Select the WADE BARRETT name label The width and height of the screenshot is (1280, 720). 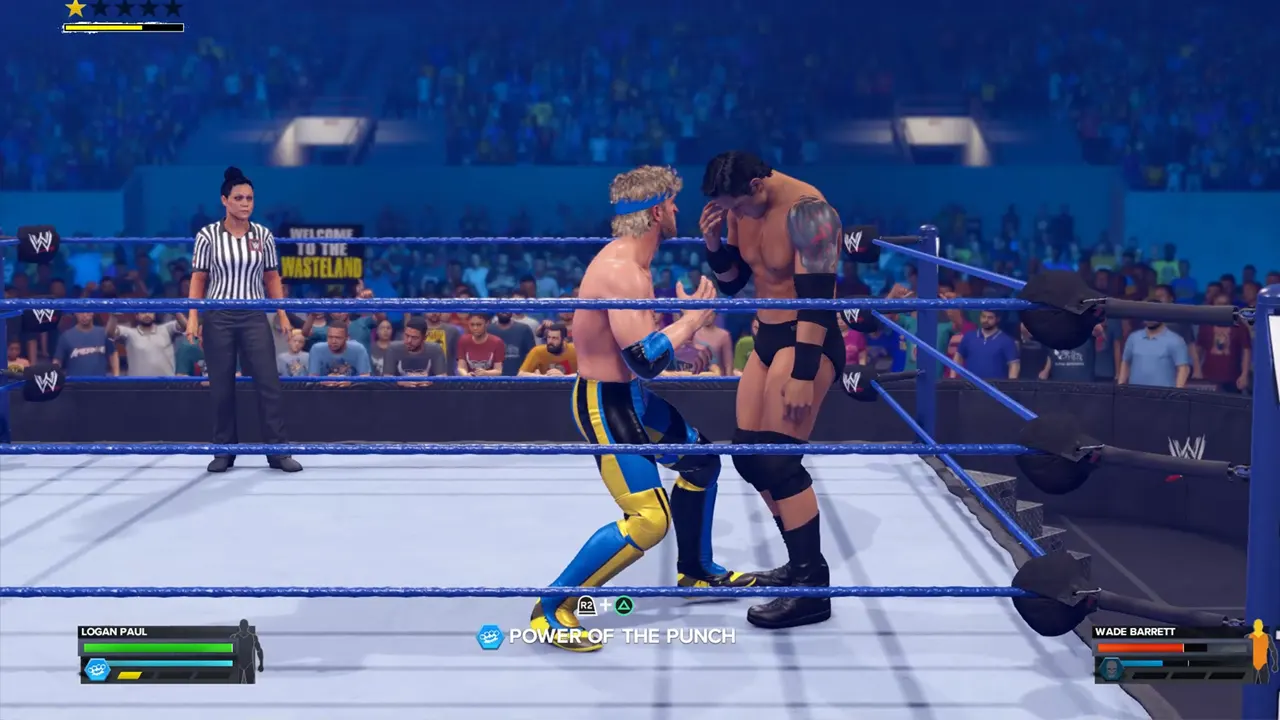coord(1135,631)
